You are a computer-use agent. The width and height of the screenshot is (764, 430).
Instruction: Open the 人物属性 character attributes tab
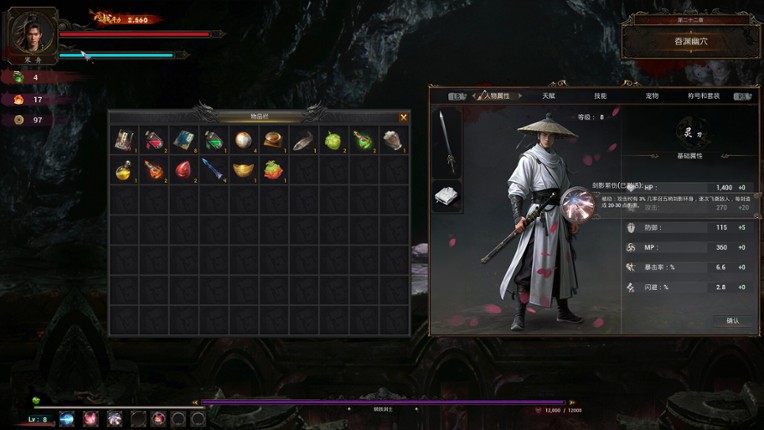496,96
